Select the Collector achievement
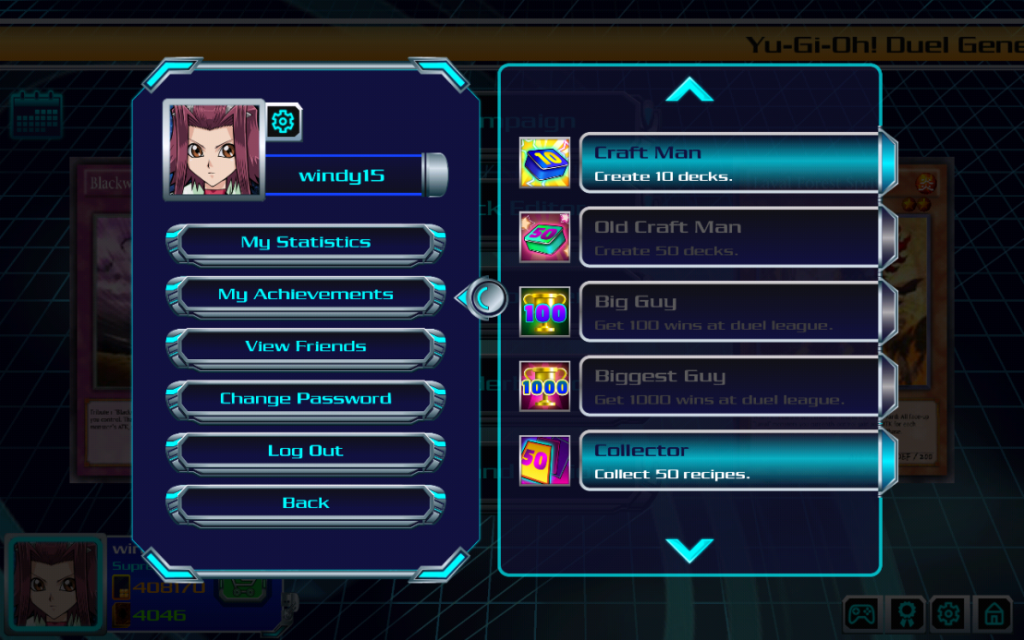Screen dimensions: 1024x640 tap(730, 461)
